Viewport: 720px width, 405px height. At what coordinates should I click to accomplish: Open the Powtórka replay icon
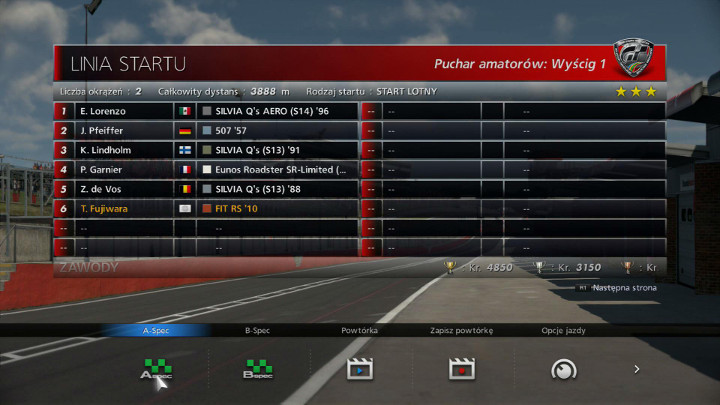coord(360,370)
